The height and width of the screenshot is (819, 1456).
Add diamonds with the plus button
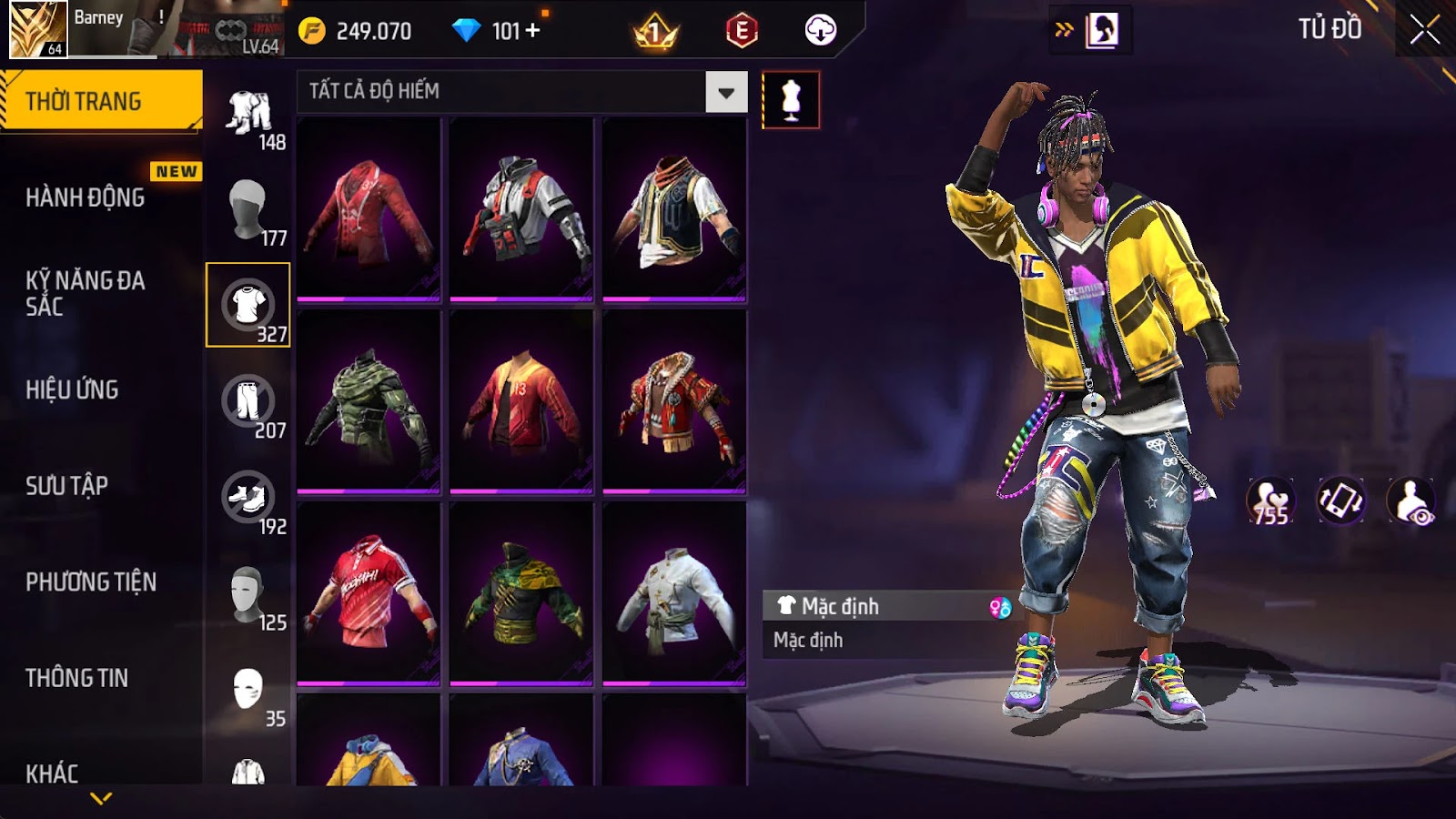click(533, 31)
